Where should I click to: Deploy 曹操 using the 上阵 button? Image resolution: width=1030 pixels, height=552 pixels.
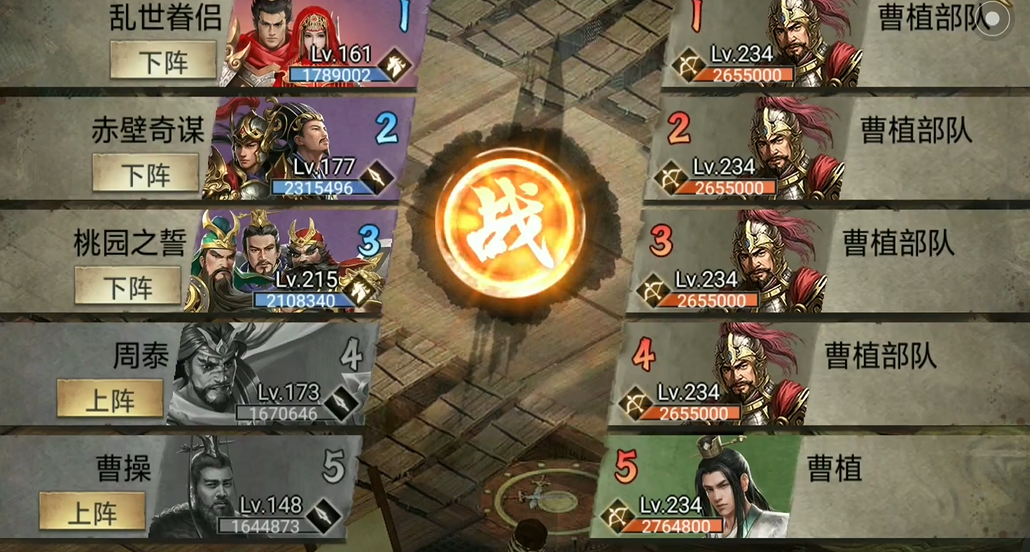[x=92, y=513]
